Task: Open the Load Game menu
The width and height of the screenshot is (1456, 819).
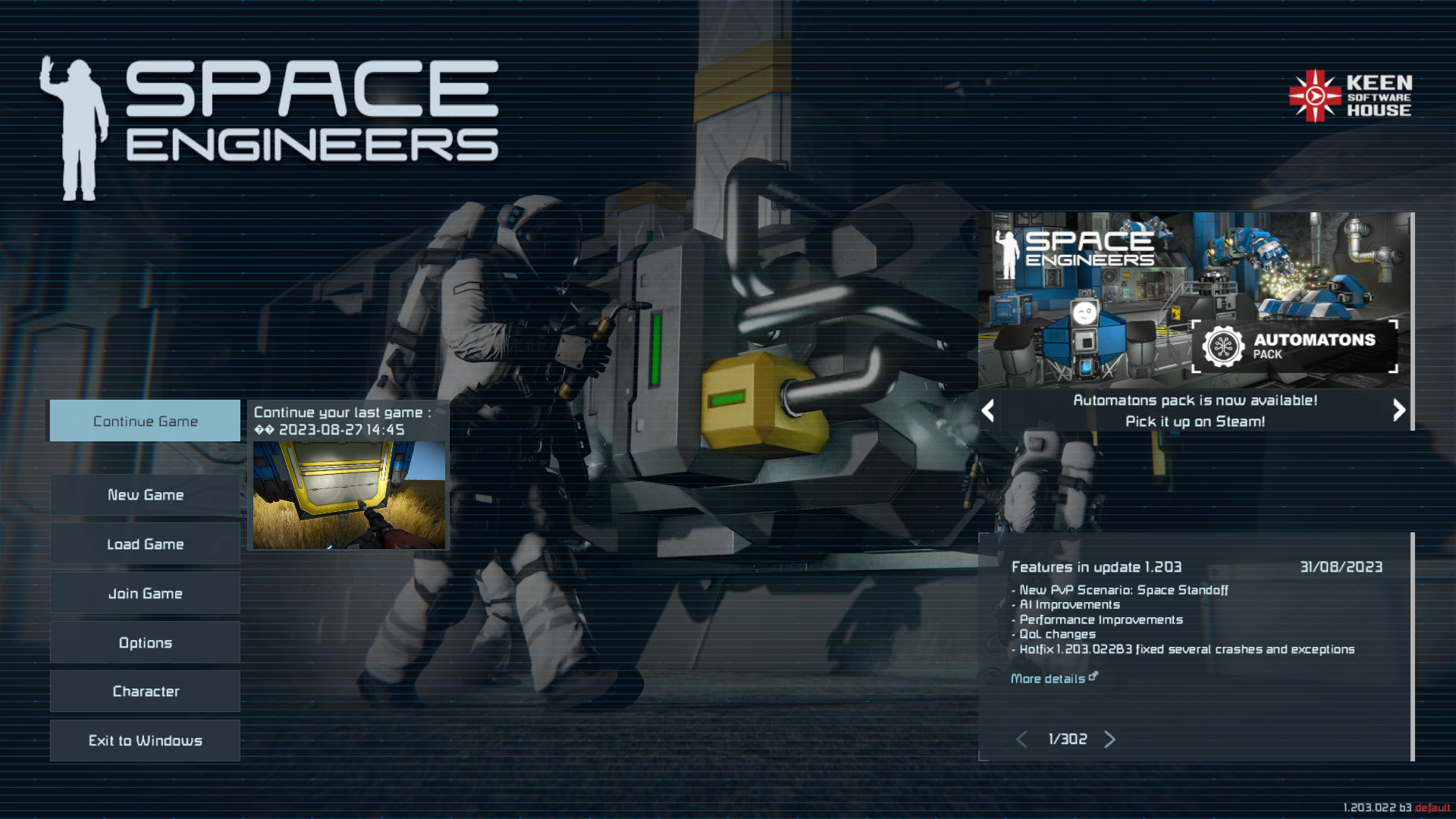Action: [x=145, y=544]
